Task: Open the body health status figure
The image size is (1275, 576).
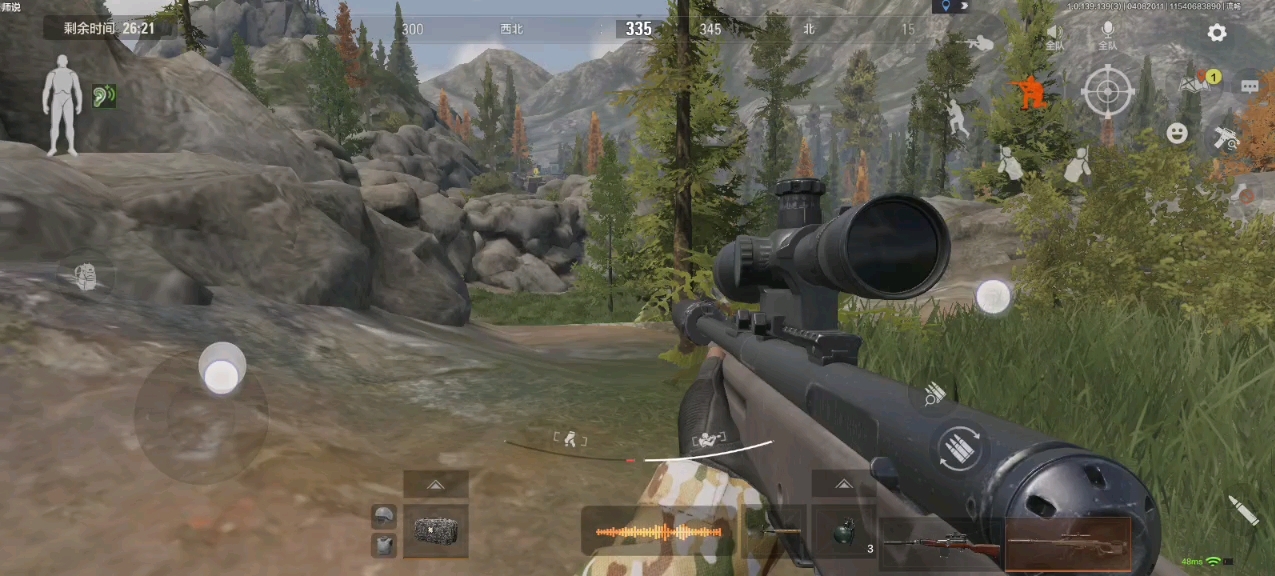Action: [62, 104]
